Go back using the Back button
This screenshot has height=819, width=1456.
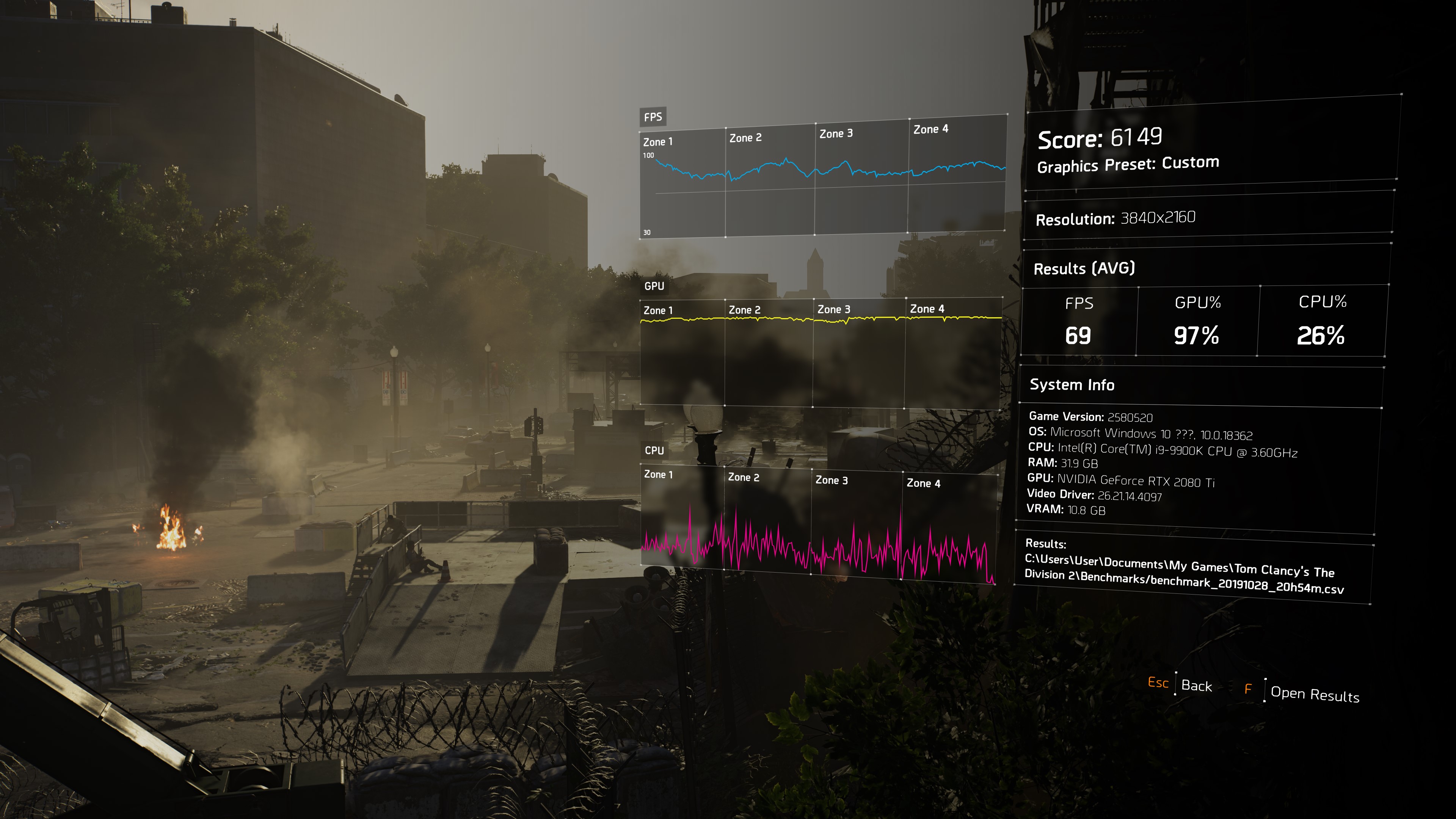pyautogui.click(x=1196, y=686)
